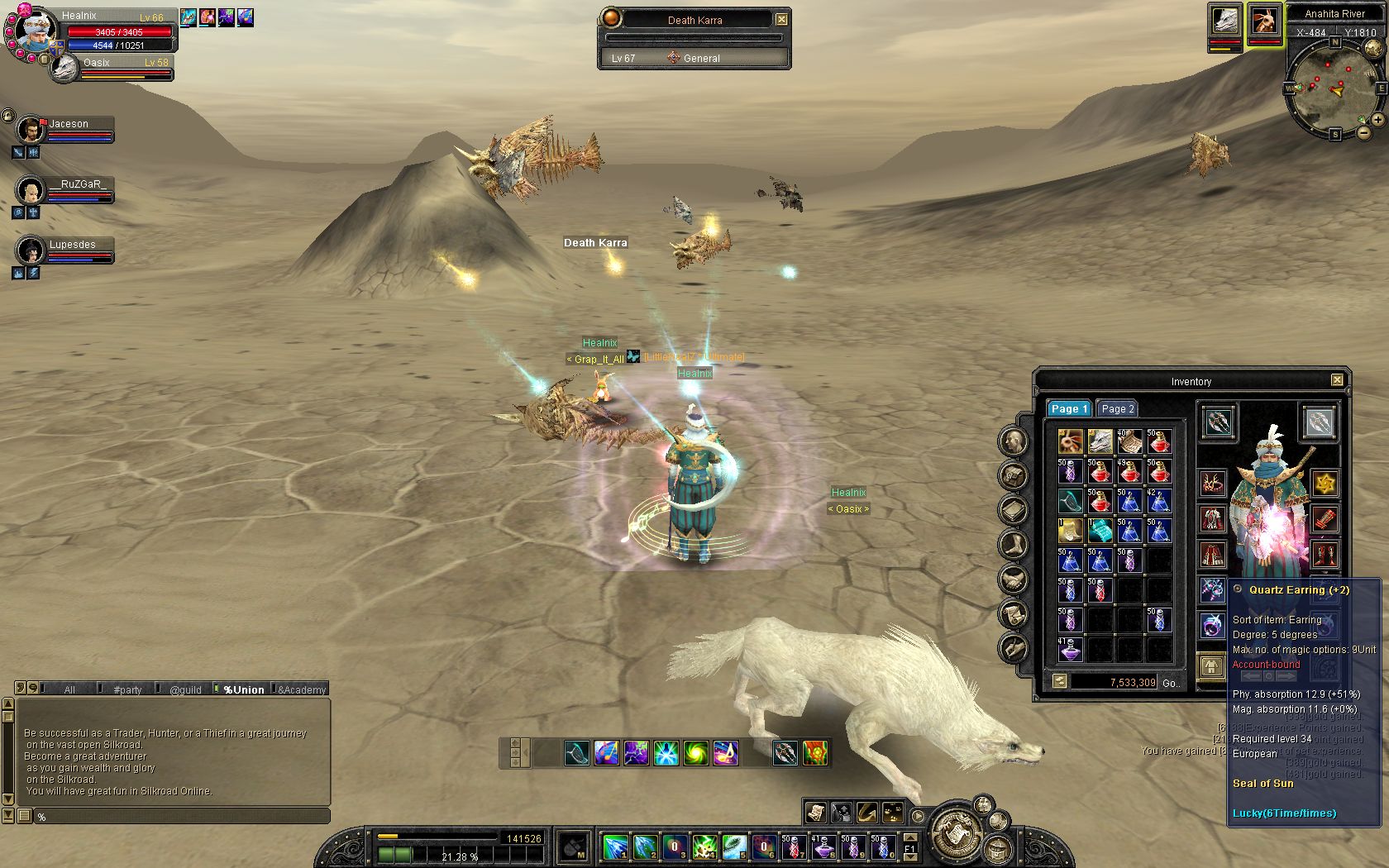Activate the music note skill on the floating bar
This screenshot has width=1389, height=868.
726,753
